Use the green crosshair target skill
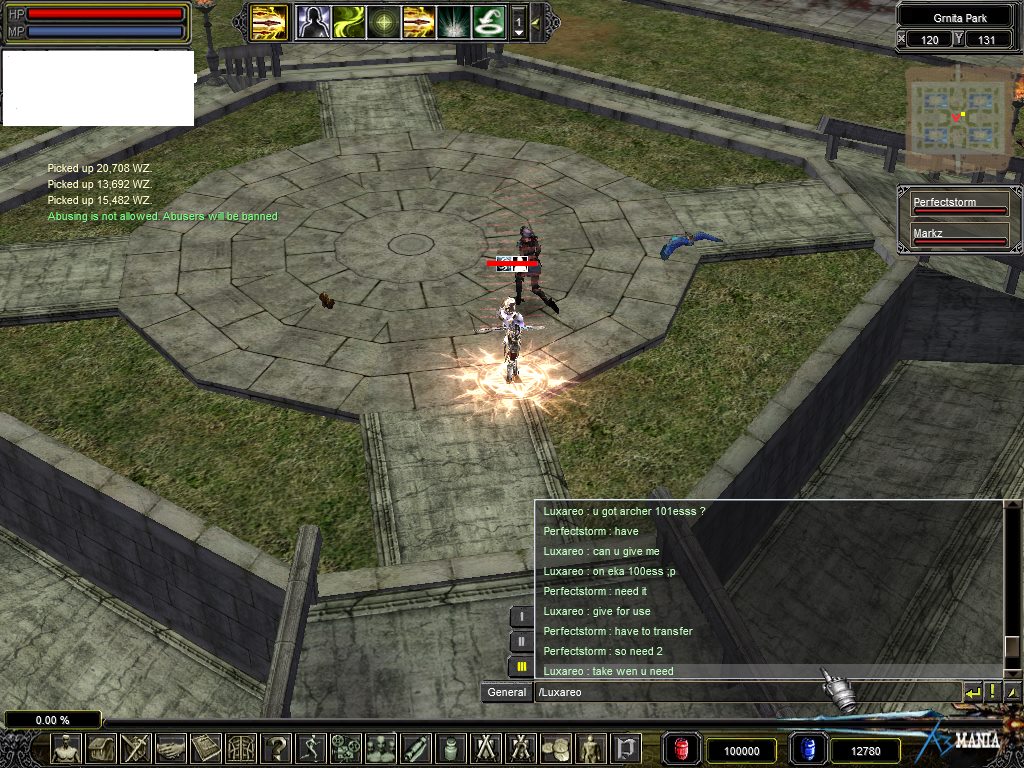The image size is (1024, 768). 382,21
